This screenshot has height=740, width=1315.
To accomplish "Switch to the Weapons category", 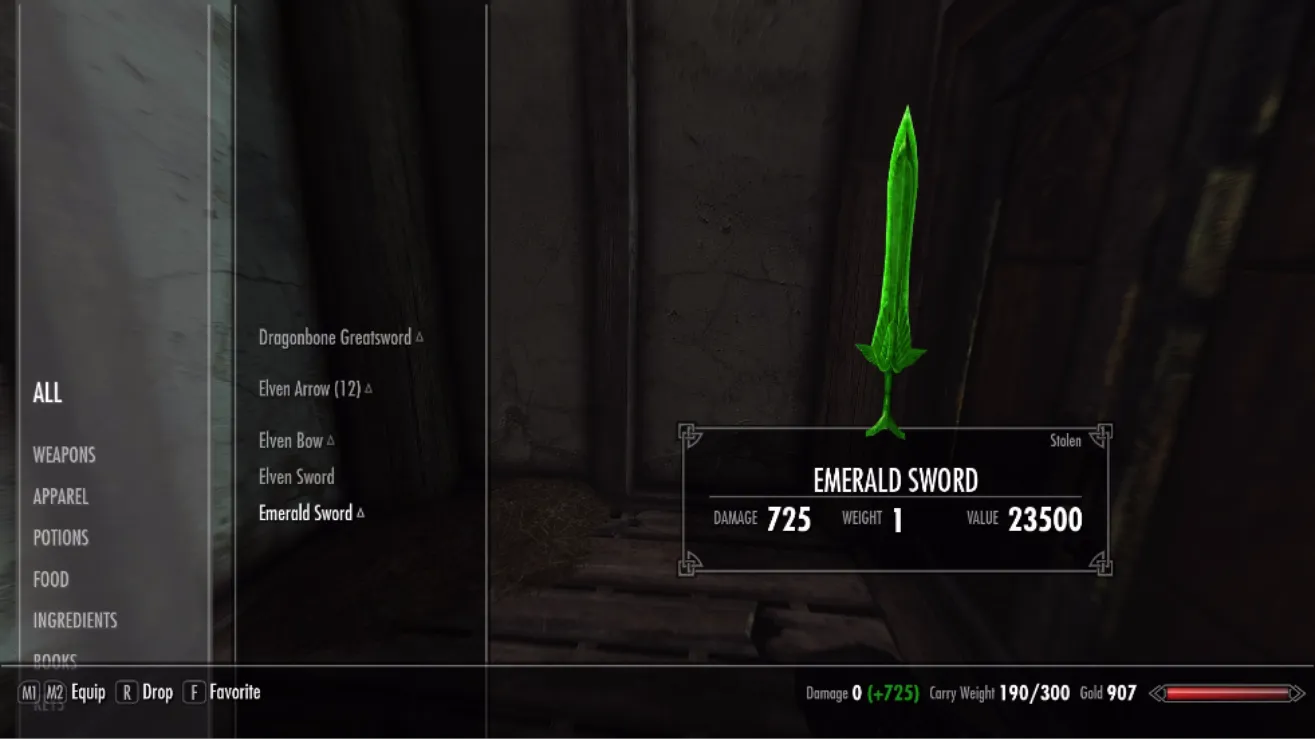I will (64, 455).
